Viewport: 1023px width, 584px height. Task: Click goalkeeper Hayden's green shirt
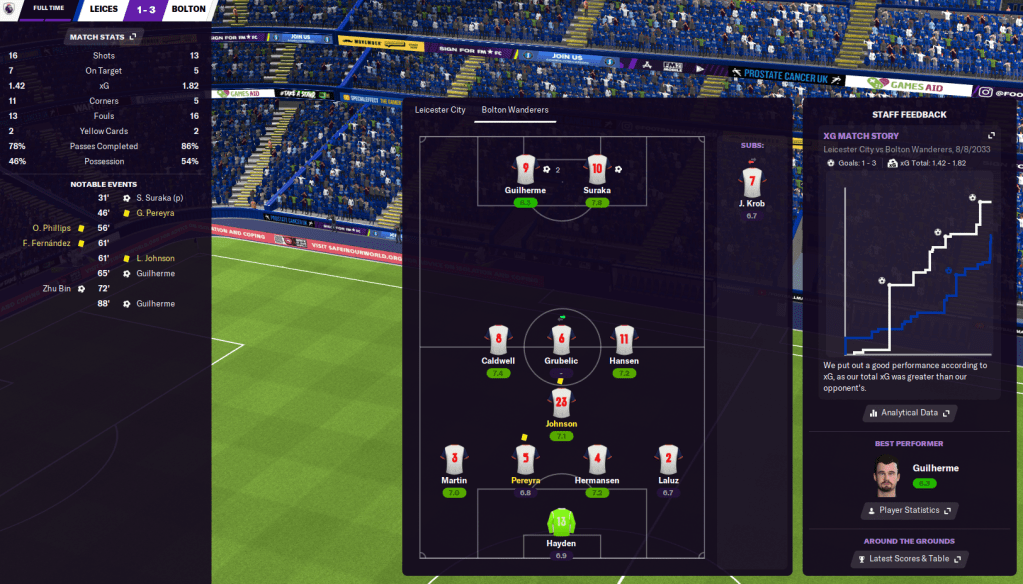561,521
